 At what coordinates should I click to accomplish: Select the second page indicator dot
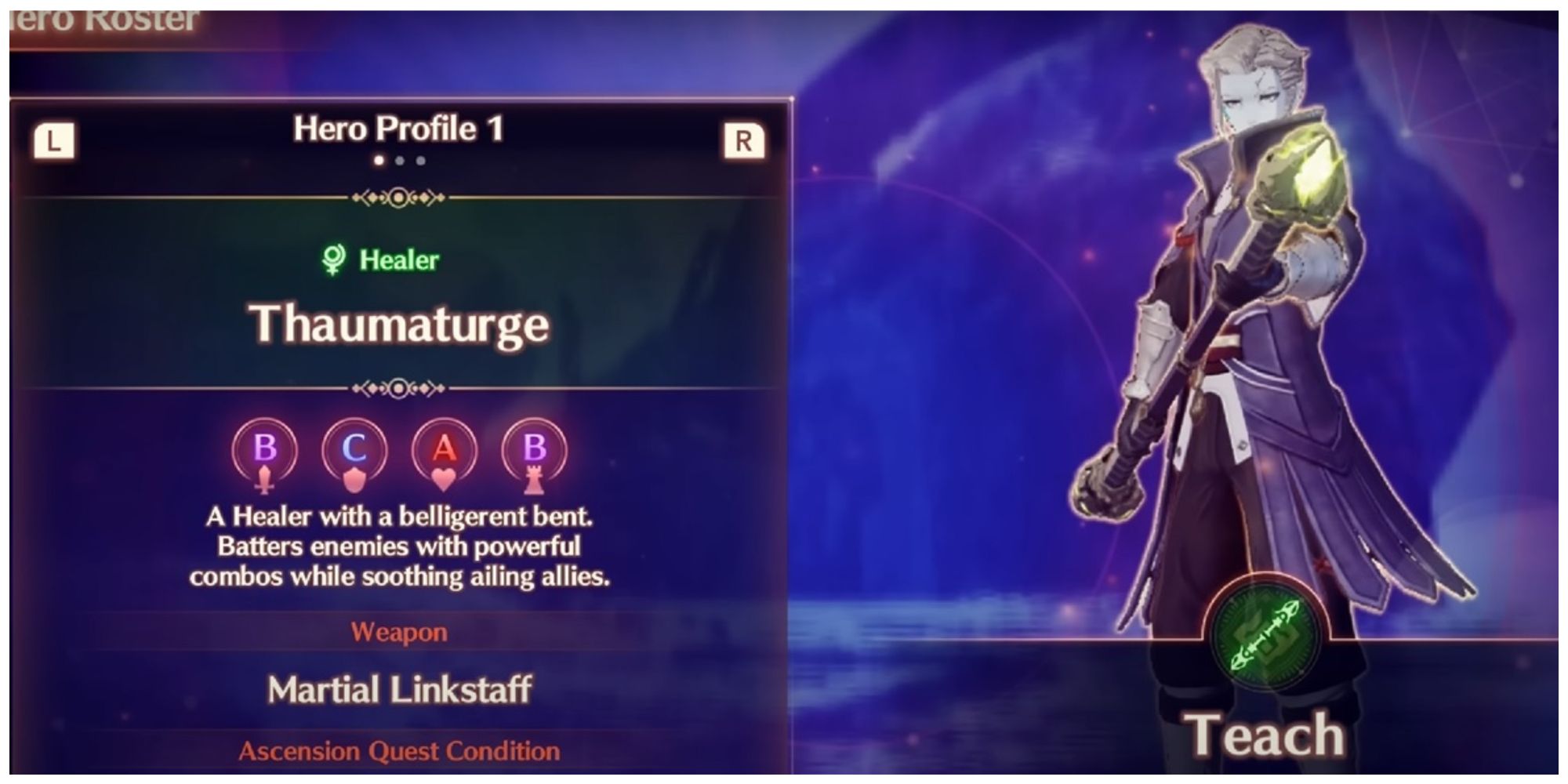400,161
